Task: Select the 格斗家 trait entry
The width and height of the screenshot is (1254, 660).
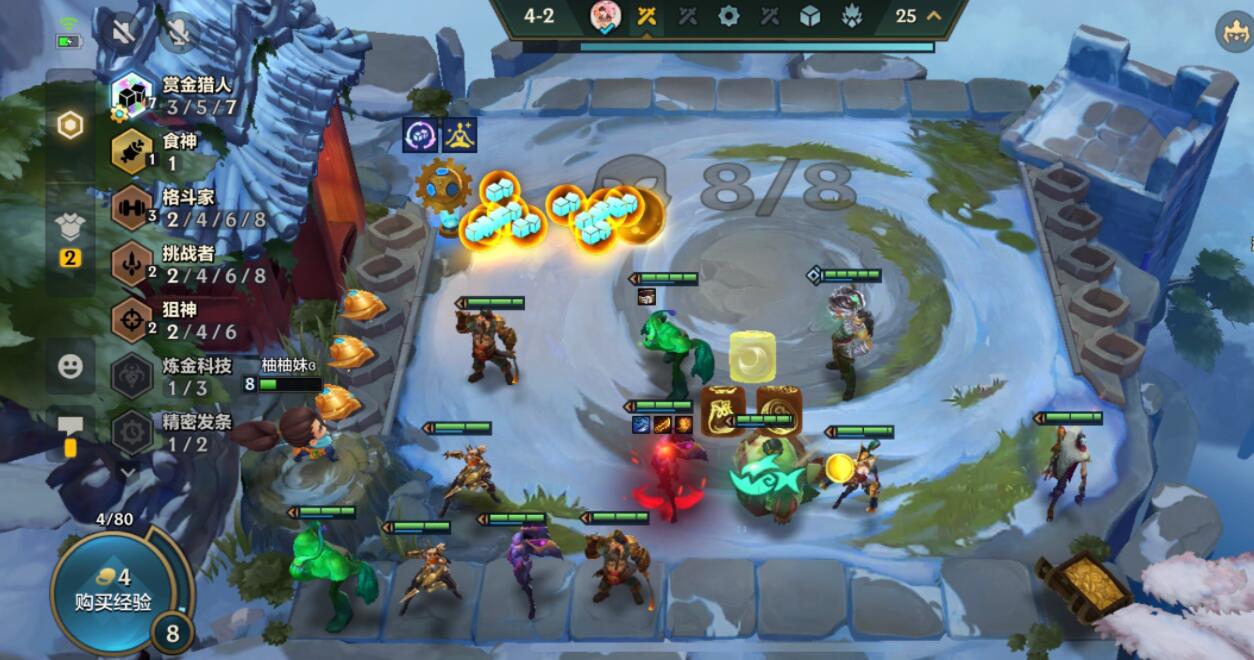Action: [x=170, y=208]
